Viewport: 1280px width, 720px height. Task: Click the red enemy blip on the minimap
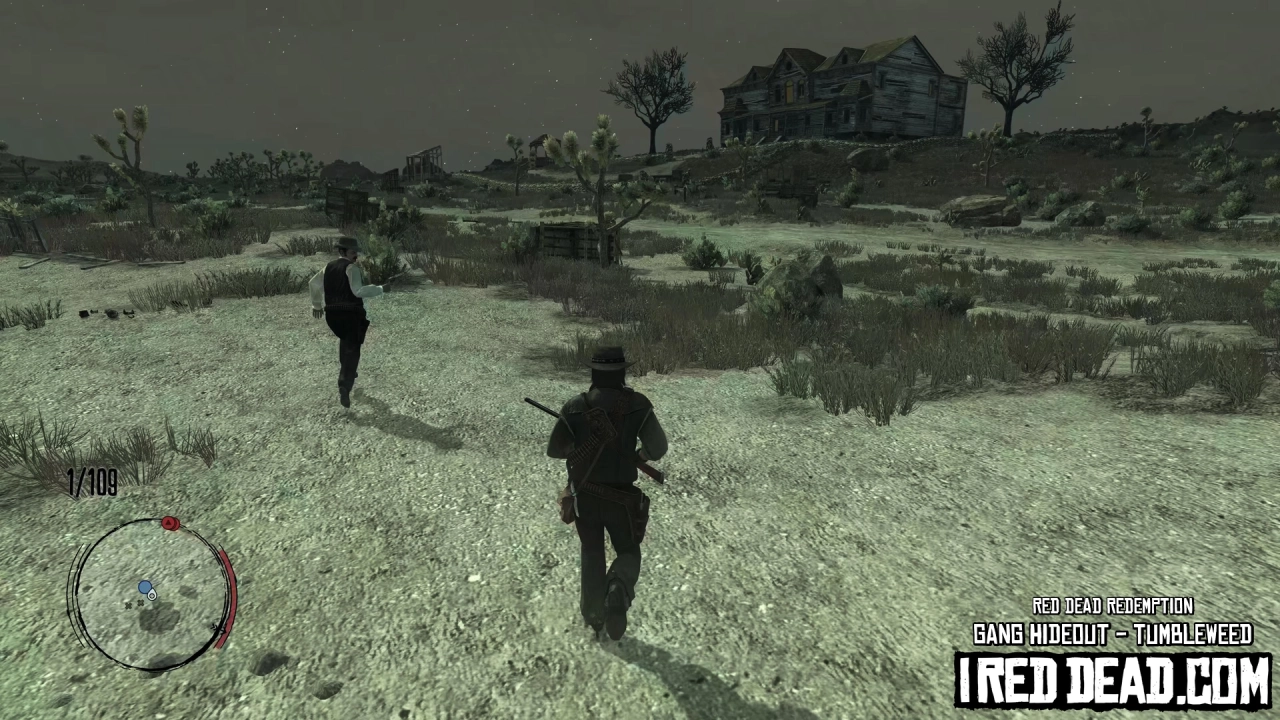click(168, 523)
